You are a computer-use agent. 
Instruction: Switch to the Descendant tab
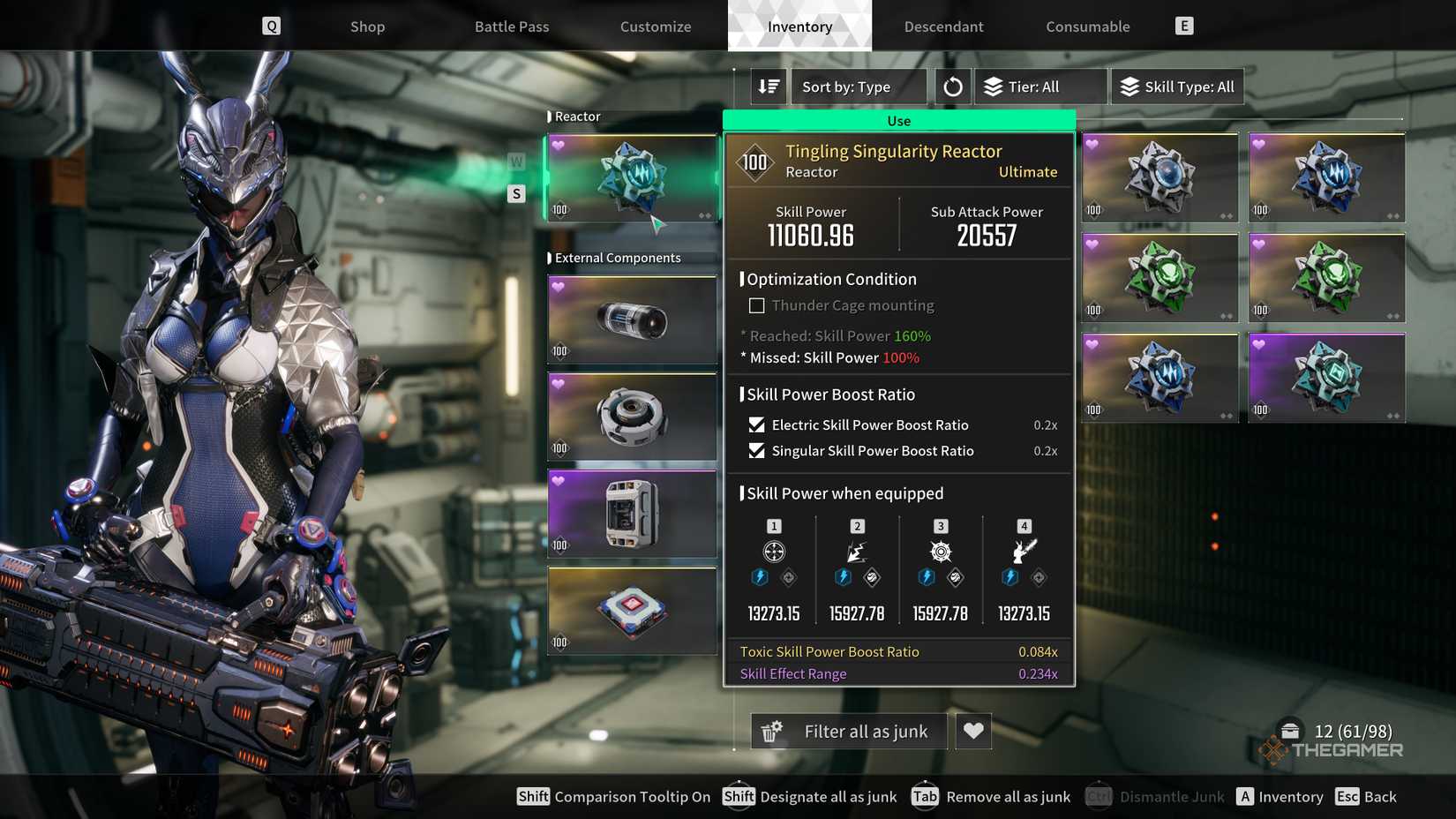943,26
